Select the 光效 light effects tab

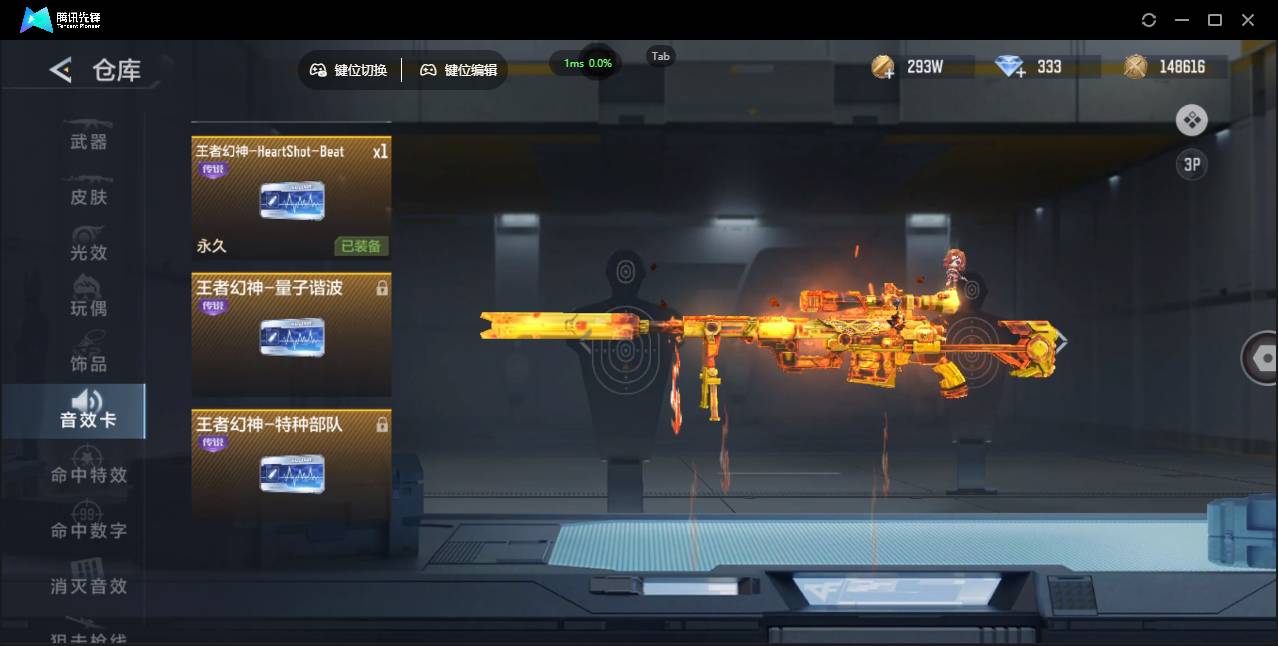click(88, 251)
